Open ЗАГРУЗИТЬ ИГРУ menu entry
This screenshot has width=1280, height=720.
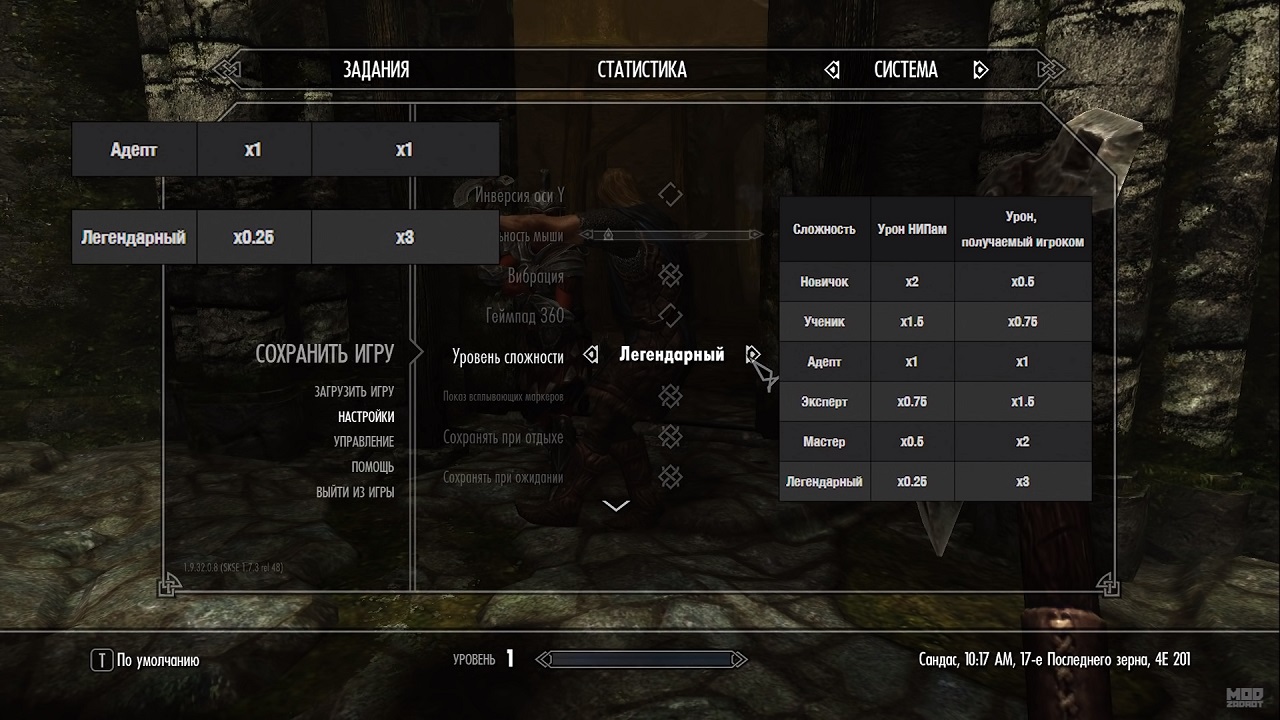(x=354, y=392)
